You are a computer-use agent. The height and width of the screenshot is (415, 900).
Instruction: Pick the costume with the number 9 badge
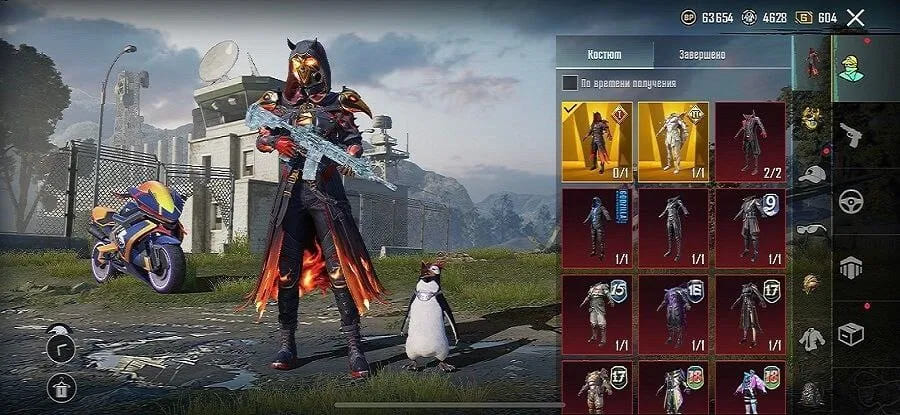pyautogui.click(x=750, y=227)
